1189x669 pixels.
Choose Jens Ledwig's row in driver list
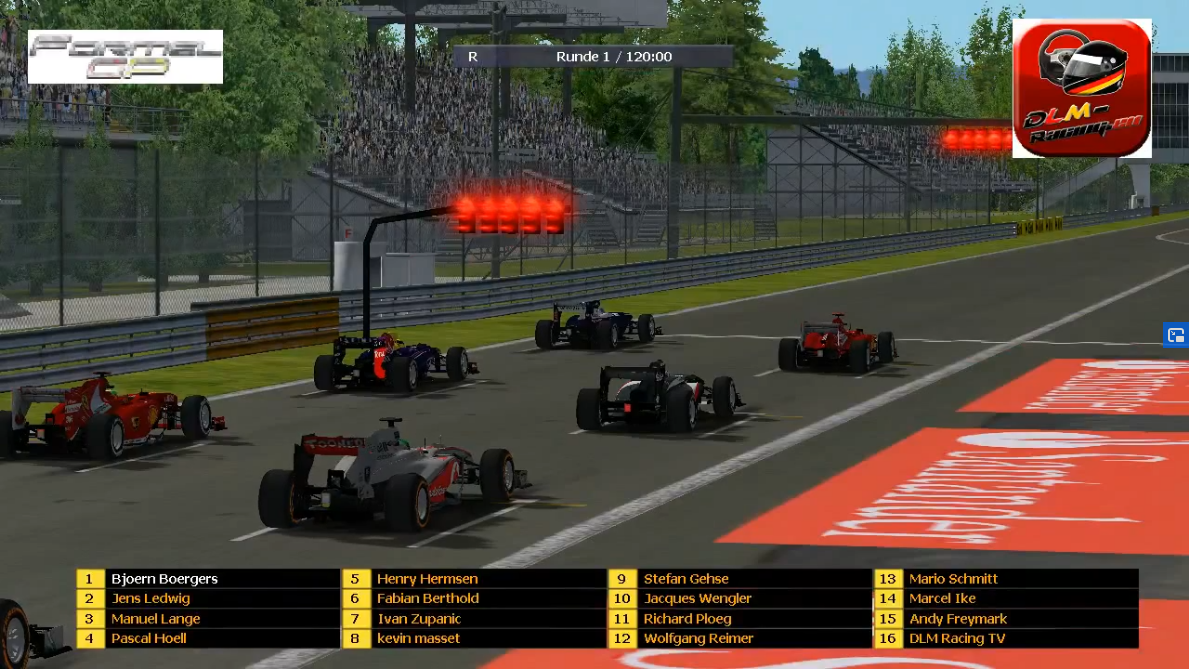click(x=150, y=599)
